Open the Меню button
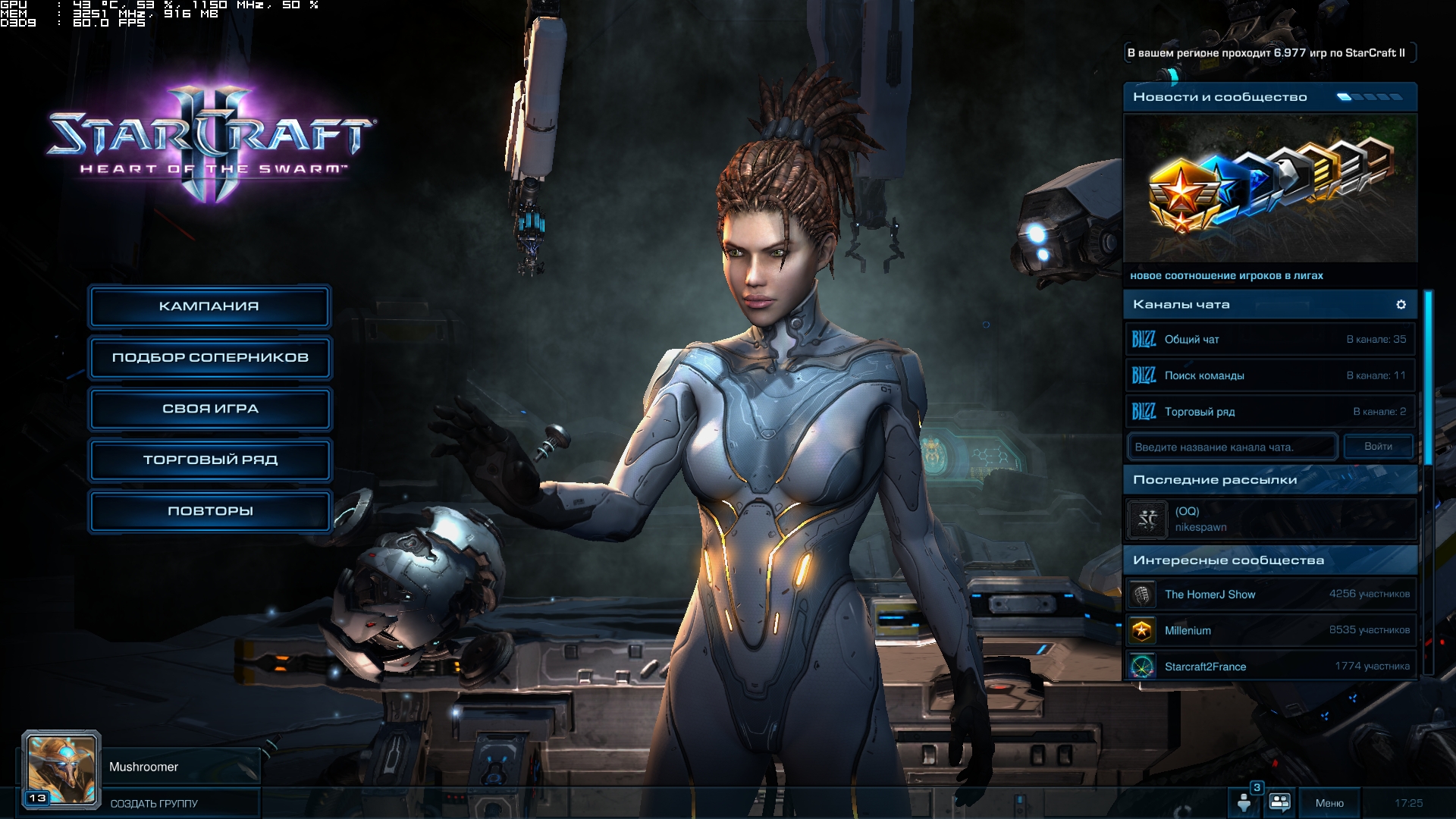Image resolution: width=1456 pixels, height=819 pixels. point(1329,803)
